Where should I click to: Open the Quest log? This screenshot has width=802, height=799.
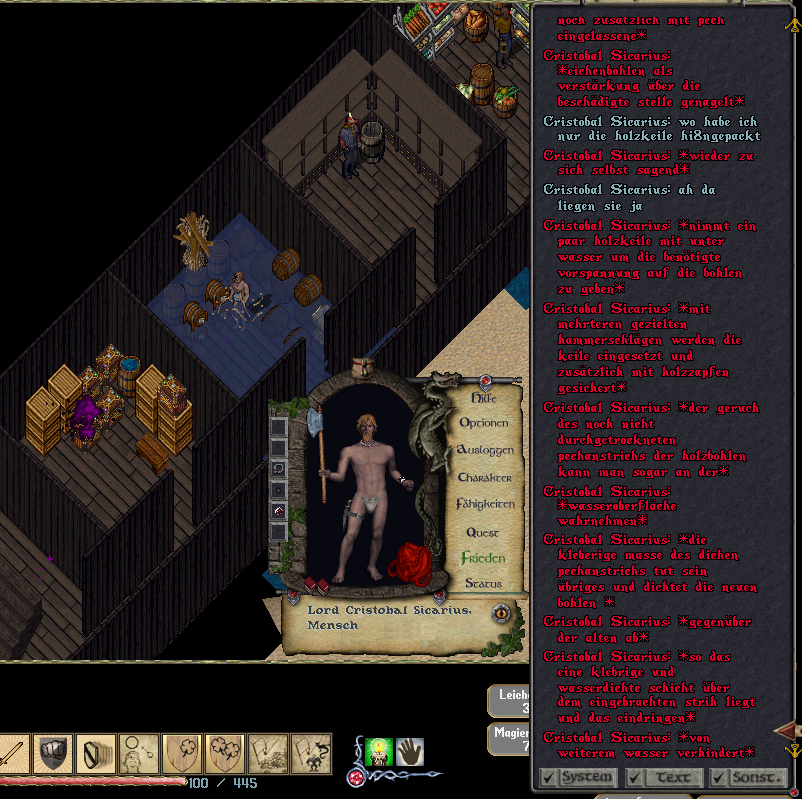pyautogui.click(x=483, y=532)
